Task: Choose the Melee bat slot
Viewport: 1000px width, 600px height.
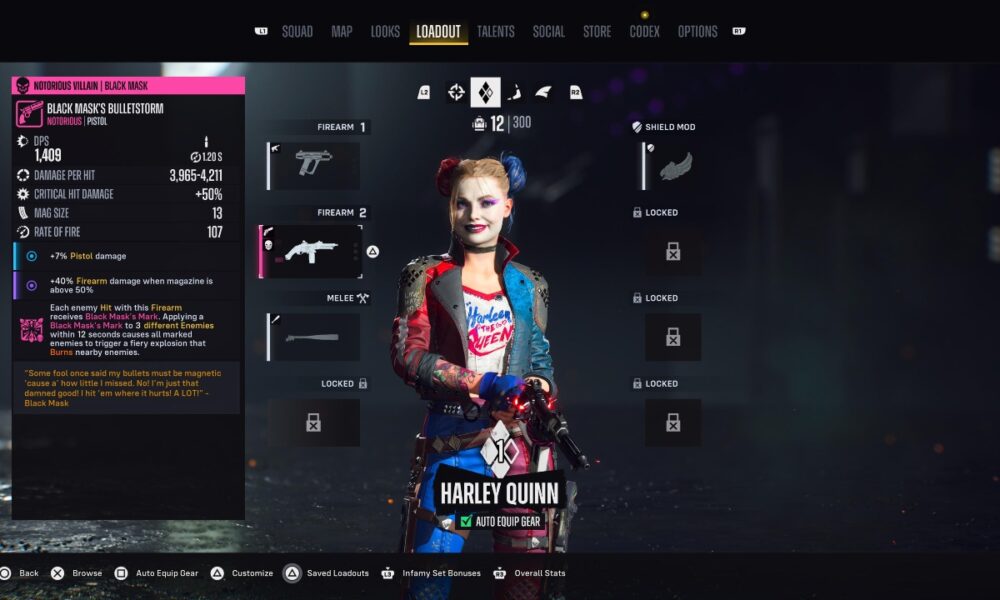Action: 314,337
